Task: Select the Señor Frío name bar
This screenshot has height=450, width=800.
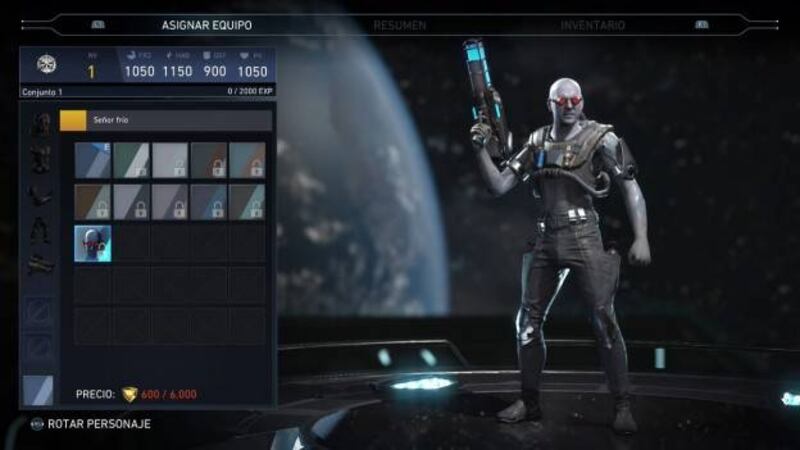Action: pyautogui.click(x=165, y=121)
